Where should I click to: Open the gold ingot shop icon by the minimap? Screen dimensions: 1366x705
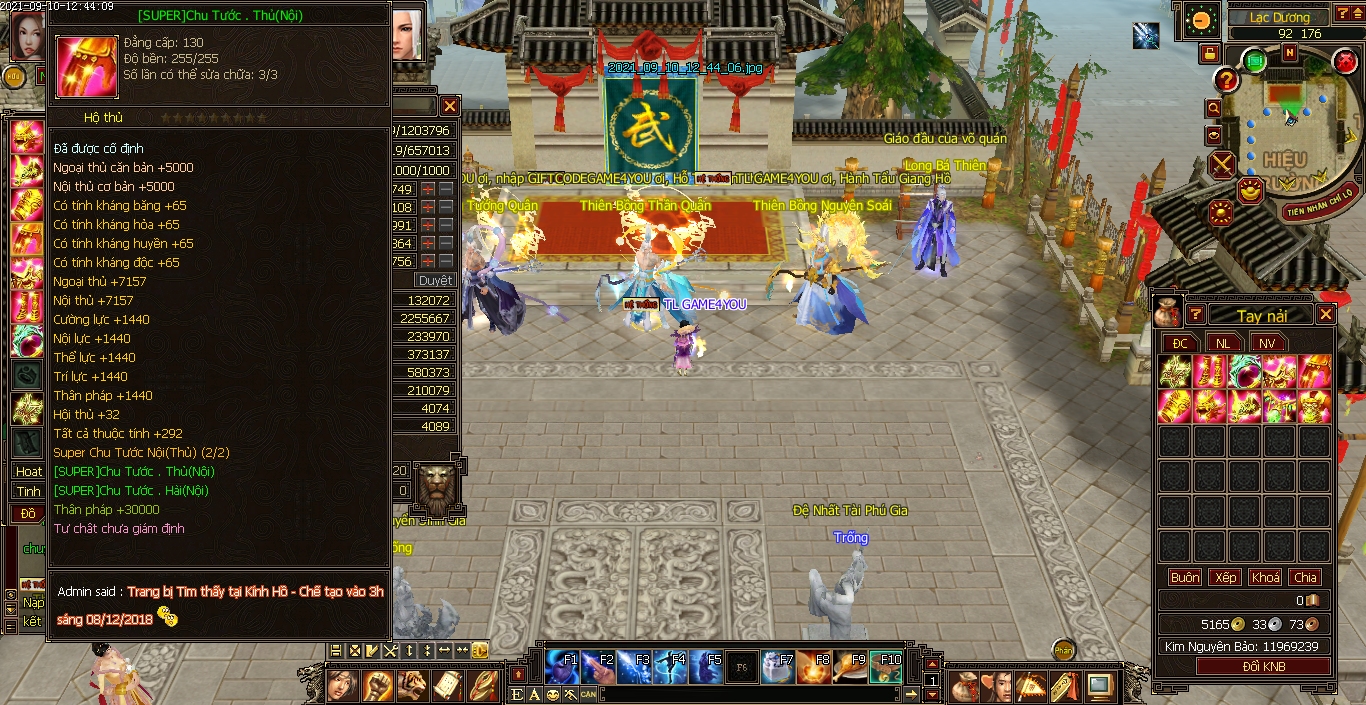(1249, 188)
